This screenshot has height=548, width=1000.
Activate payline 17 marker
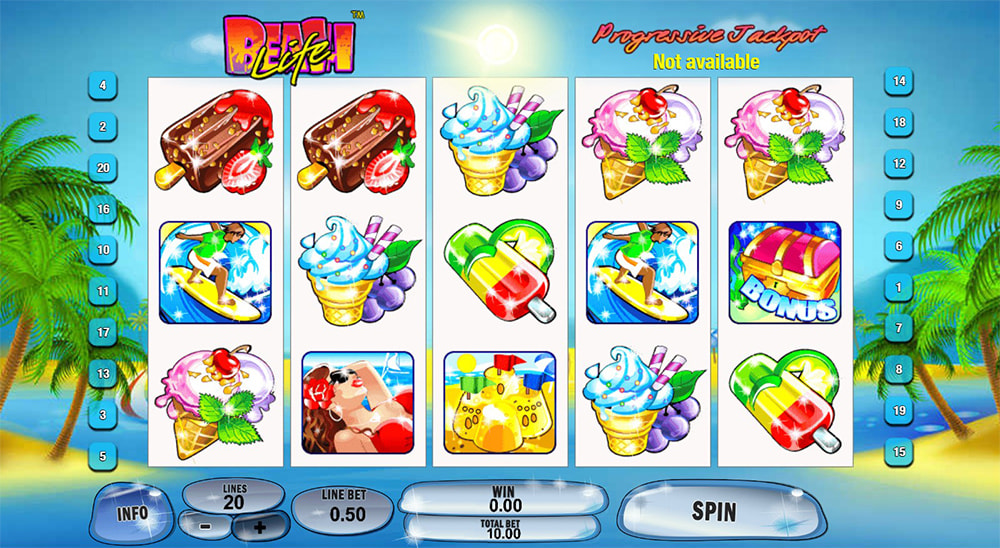pos(103,331)
